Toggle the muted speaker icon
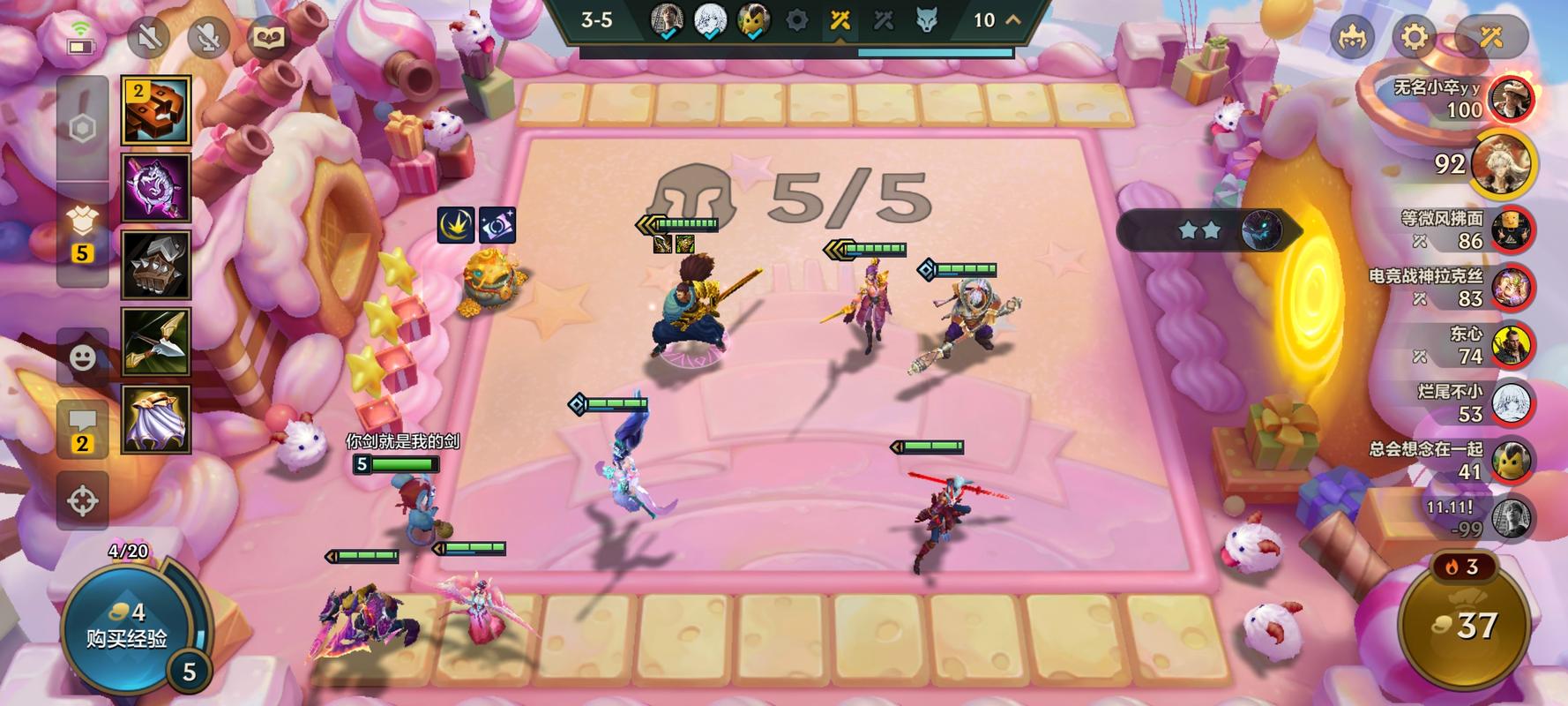 click(x=148, y=37)
